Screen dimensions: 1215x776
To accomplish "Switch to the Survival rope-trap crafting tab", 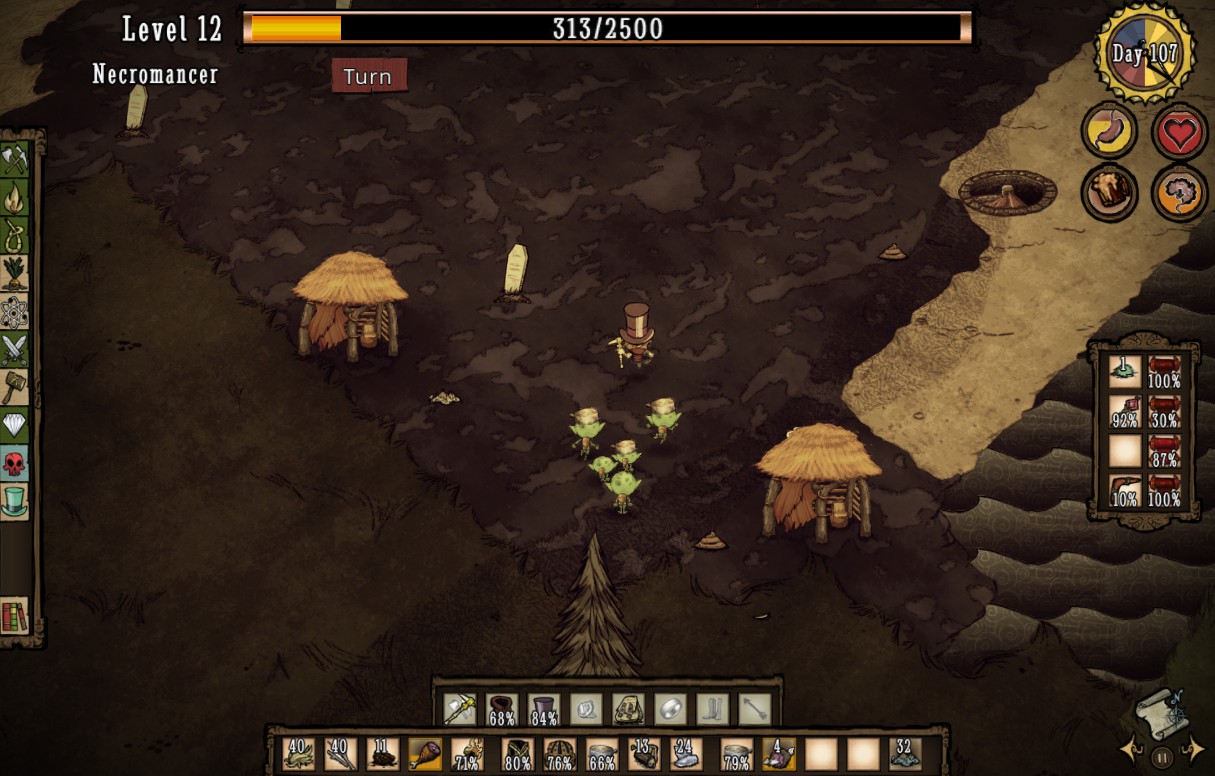I will click(15, 236).
